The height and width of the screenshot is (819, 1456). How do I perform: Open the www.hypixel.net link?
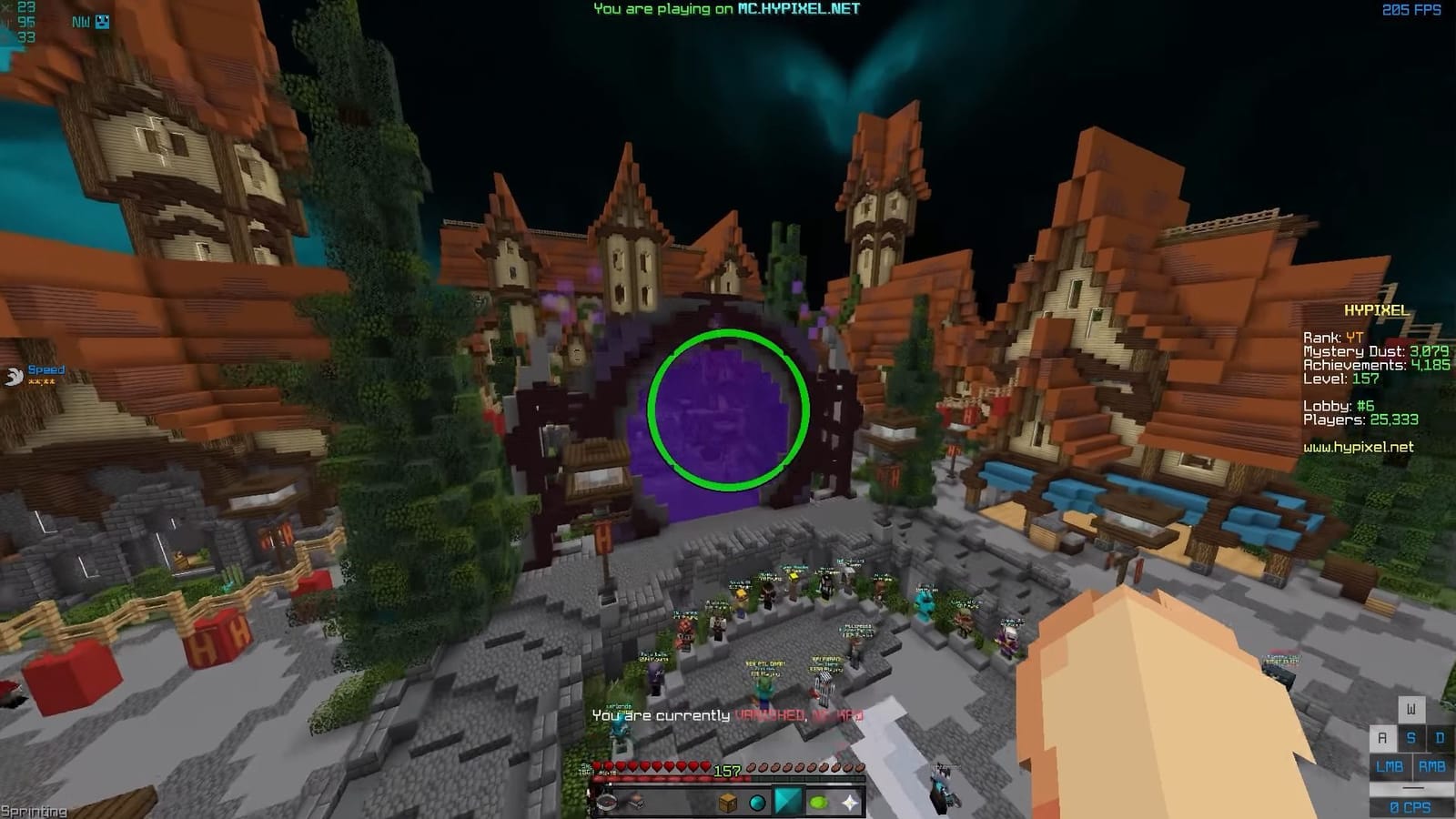pyautogui.click(x=1356, y=448)
